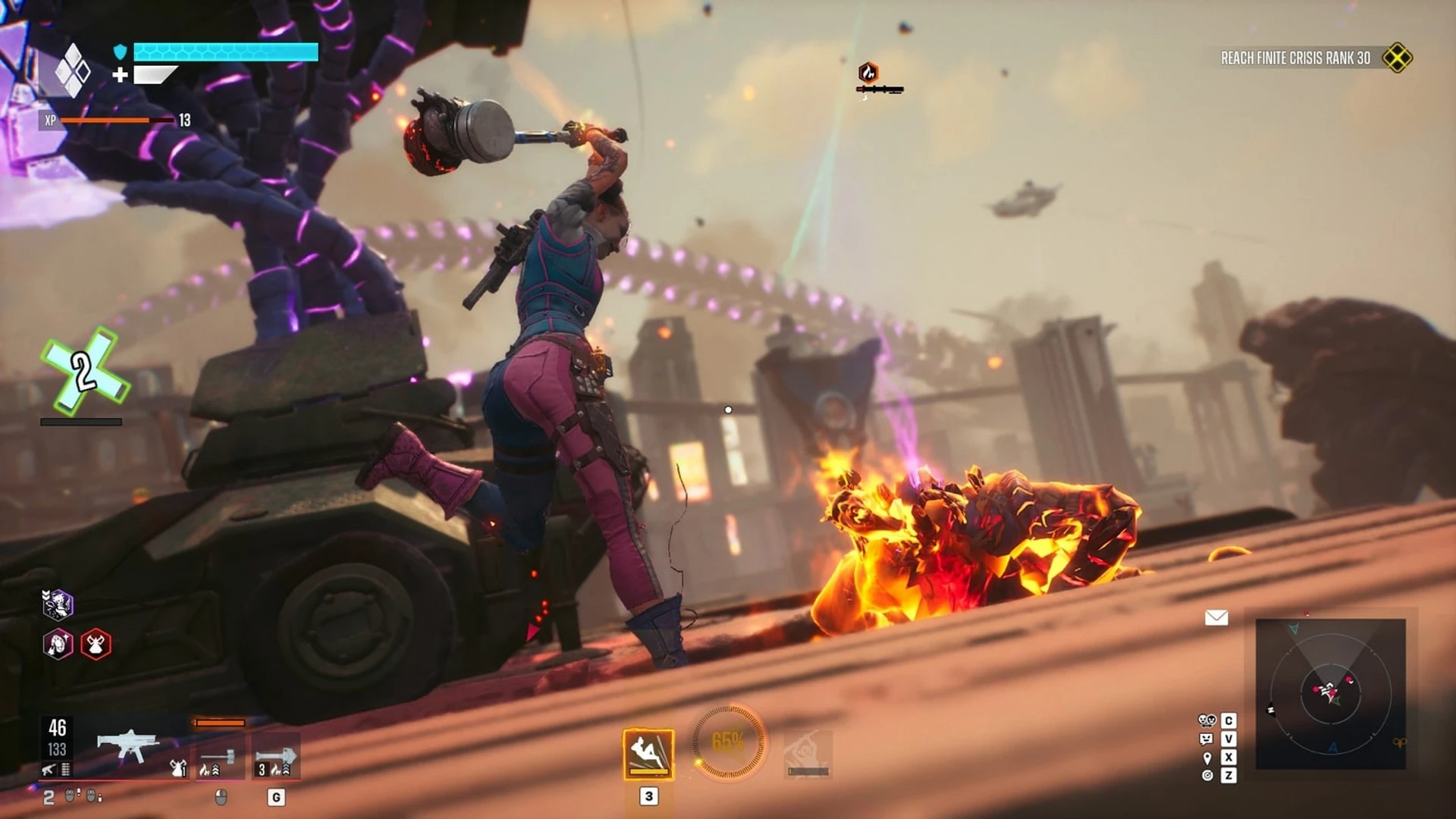Image resolution: width=1456 pixels, height=819 pixels.
Task: Activate the highlighted sliding figure ability
Action: point(648,754)
